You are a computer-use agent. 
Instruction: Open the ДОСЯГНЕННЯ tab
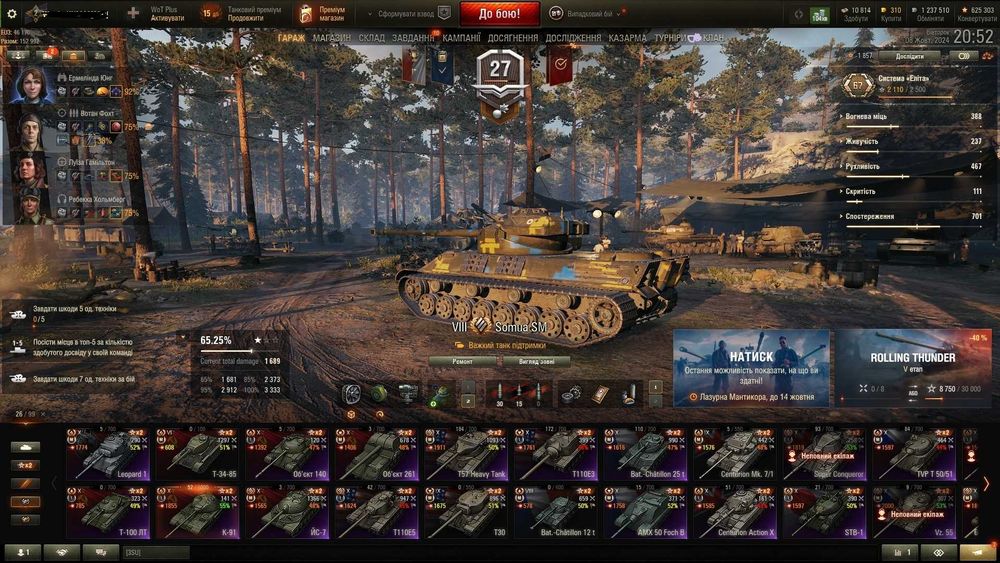[x=513, y=38]
